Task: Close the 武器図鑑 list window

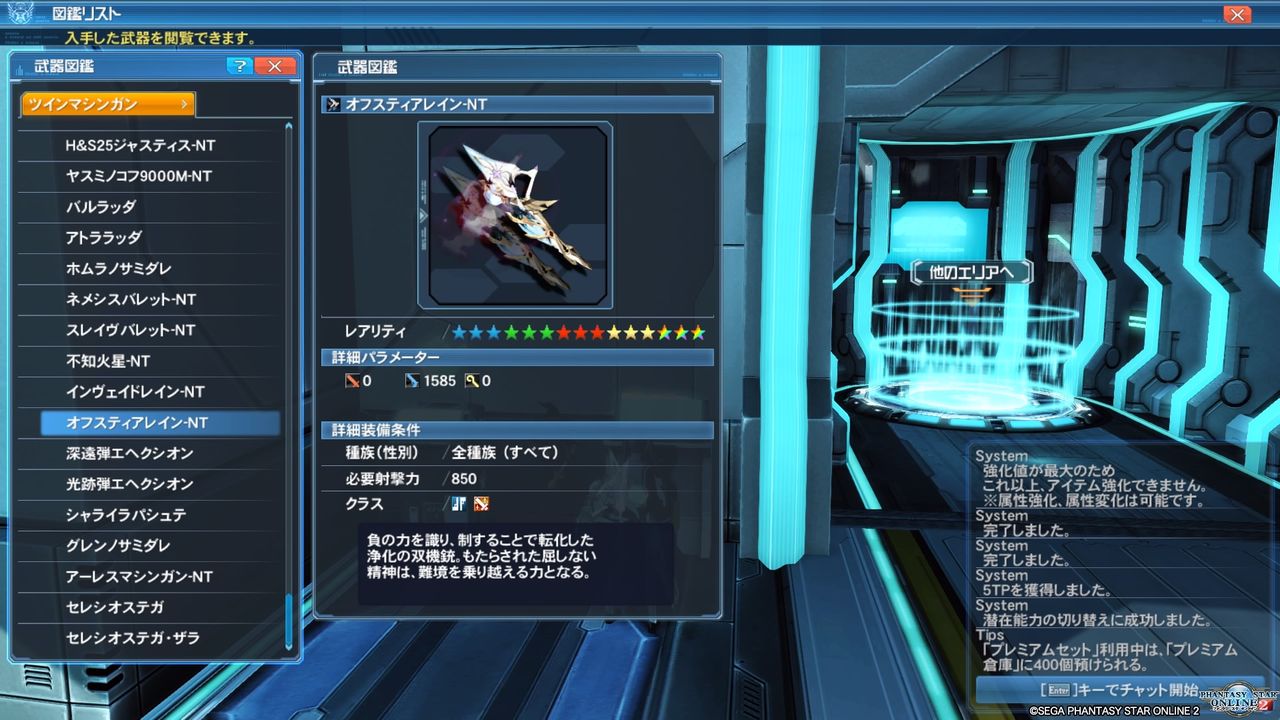Action: point(275,66)
